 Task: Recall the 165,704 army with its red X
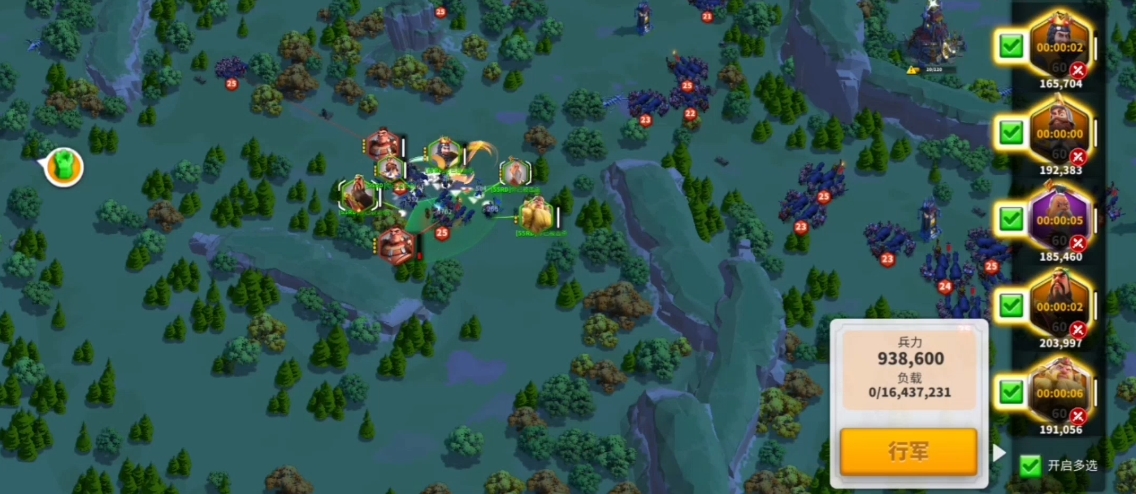tap(1078, 70)
